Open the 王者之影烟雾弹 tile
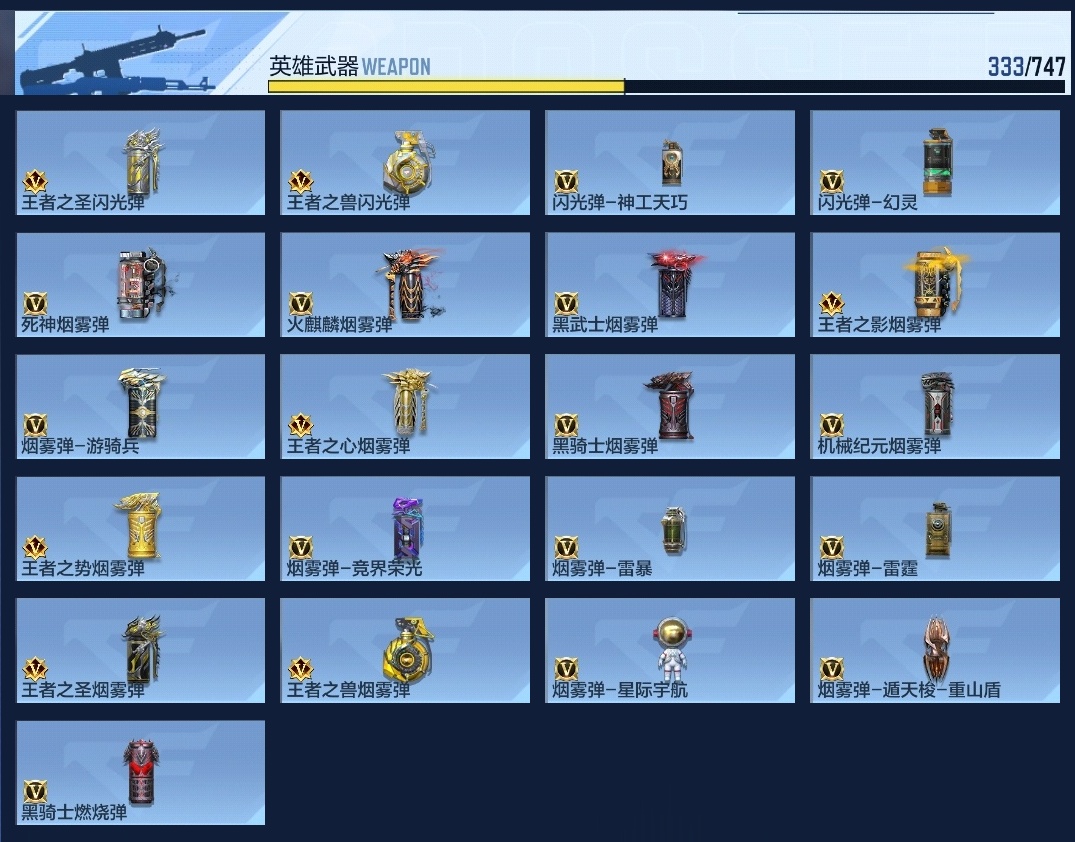This screenshot has height=842, width=1075. [x=935, y=284]
